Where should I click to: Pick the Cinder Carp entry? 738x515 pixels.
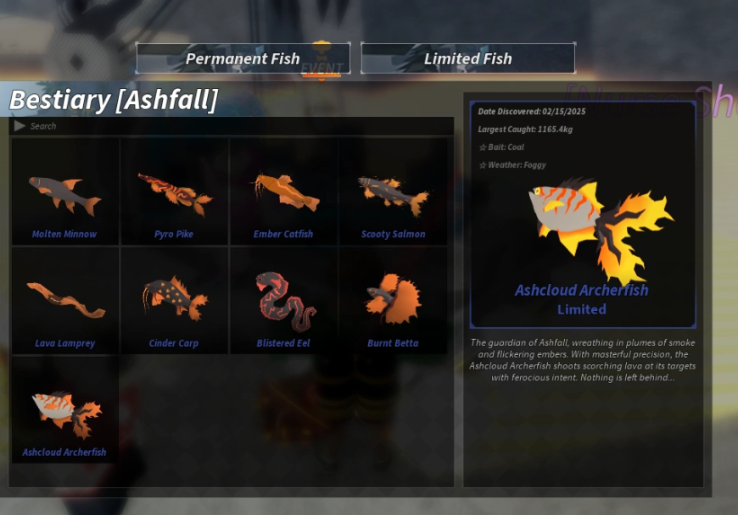[174, 301]
